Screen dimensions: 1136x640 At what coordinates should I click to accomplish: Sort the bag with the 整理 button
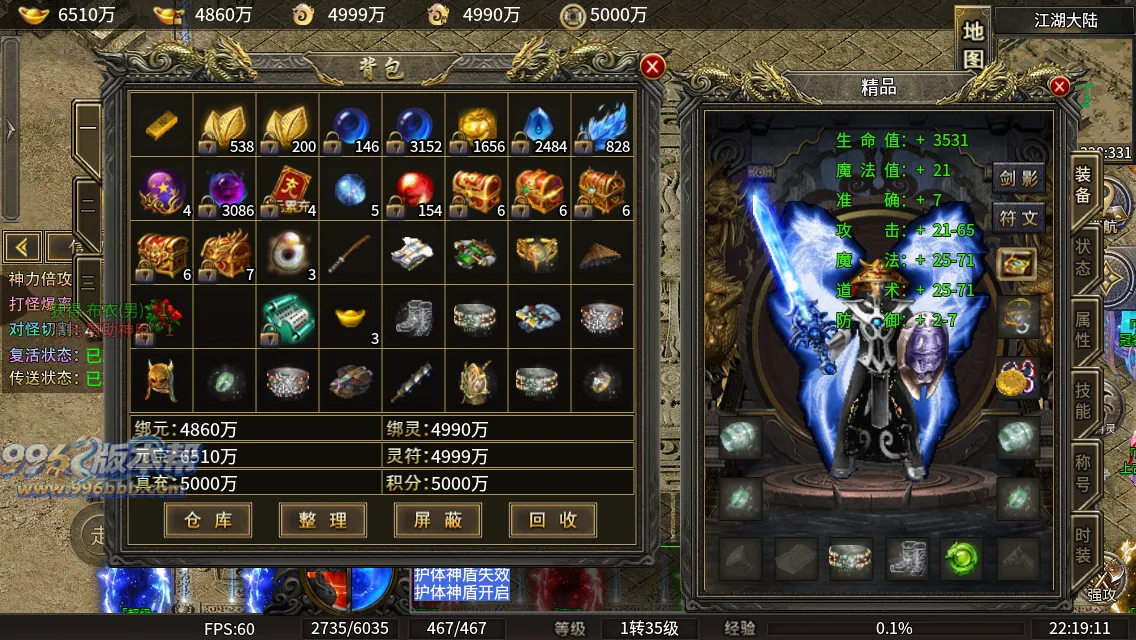[x=323, y=520]
